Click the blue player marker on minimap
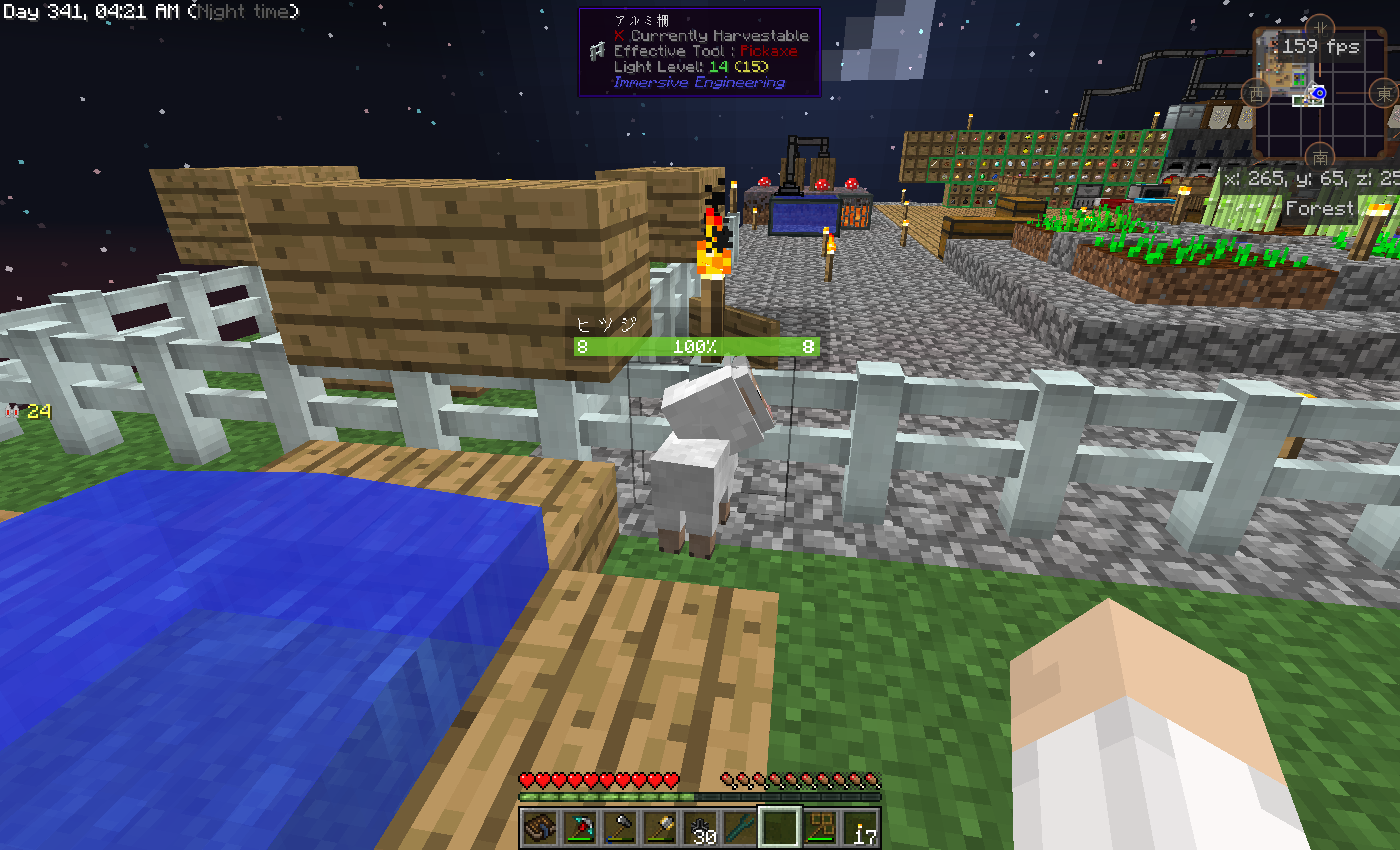 (1318, 94)
